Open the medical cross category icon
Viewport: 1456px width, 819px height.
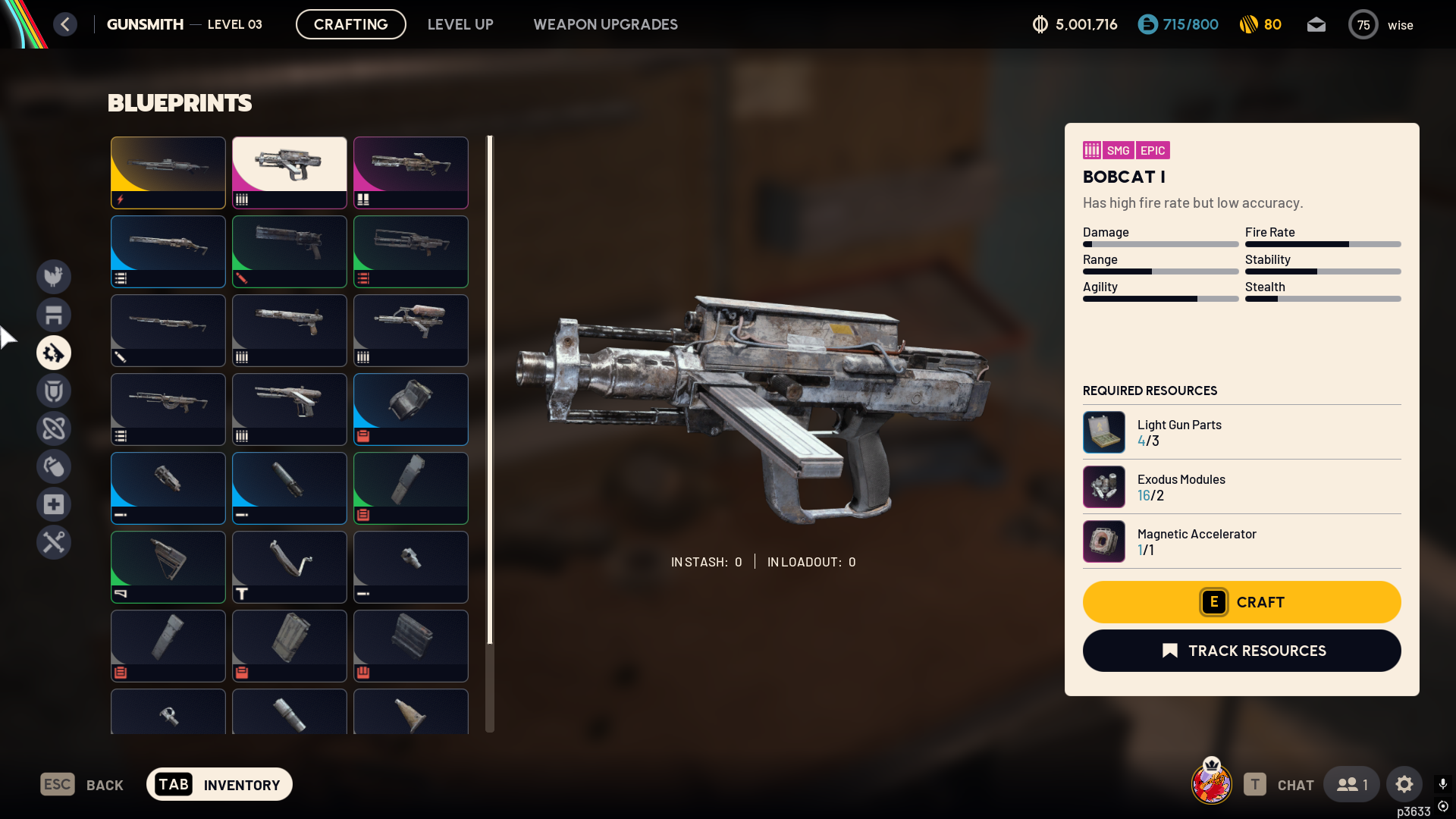(54, 504)
